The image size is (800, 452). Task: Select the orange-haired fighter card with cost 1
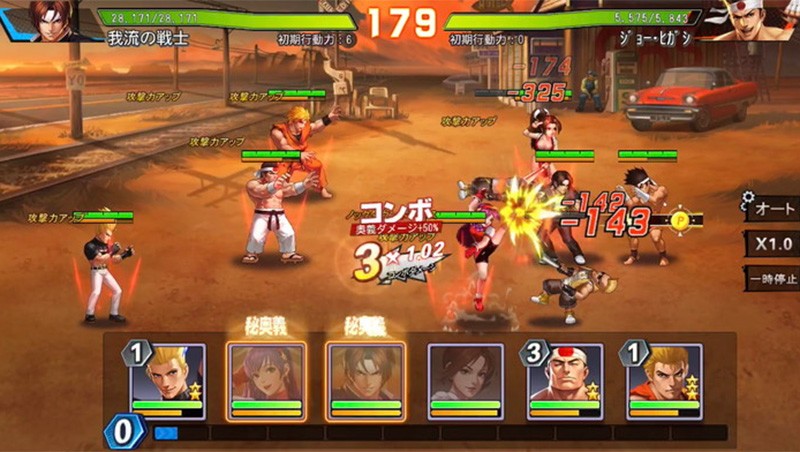pos(664,381)
